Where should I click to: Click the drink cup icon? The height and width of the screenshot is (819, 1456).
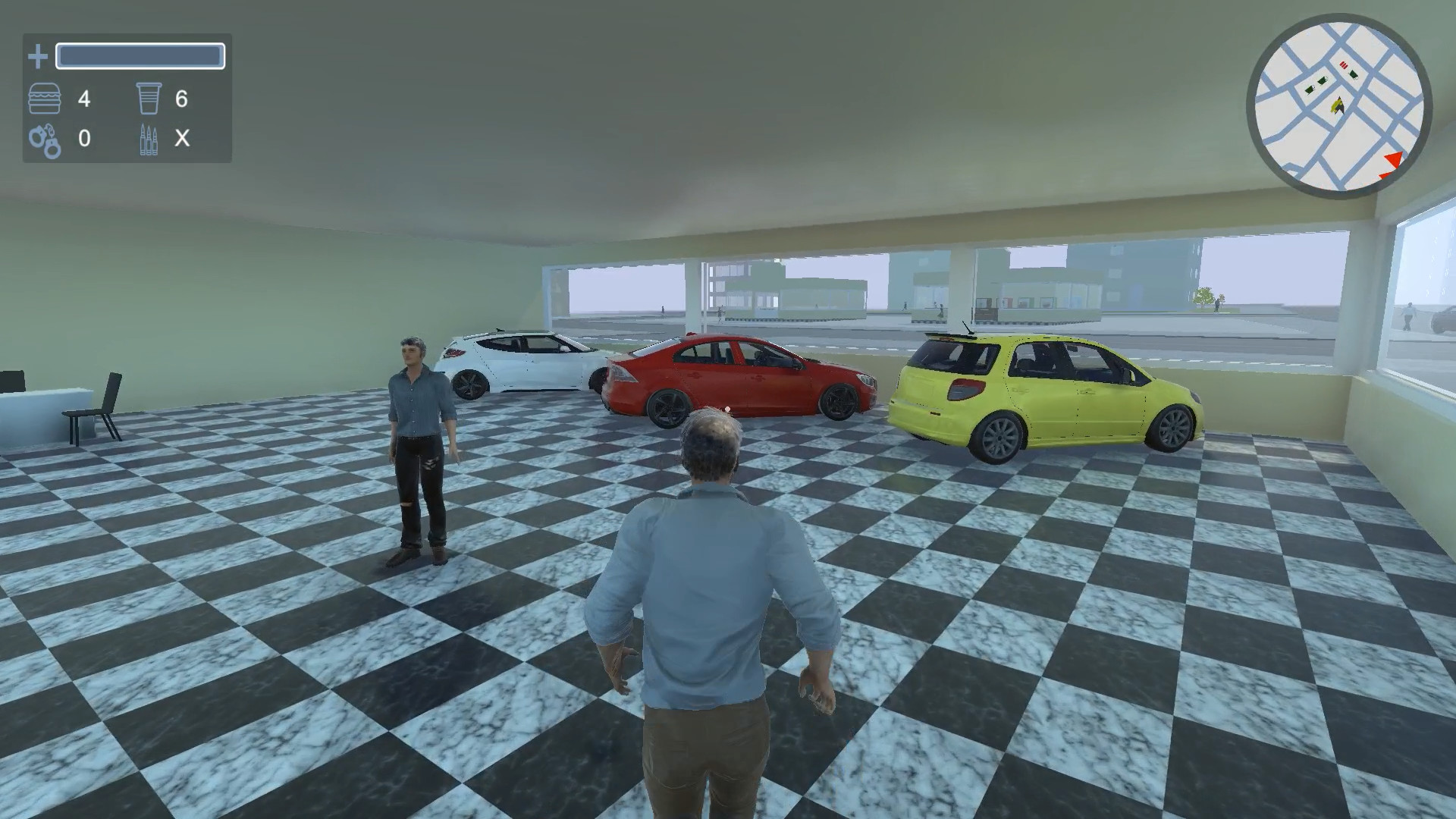149,99
